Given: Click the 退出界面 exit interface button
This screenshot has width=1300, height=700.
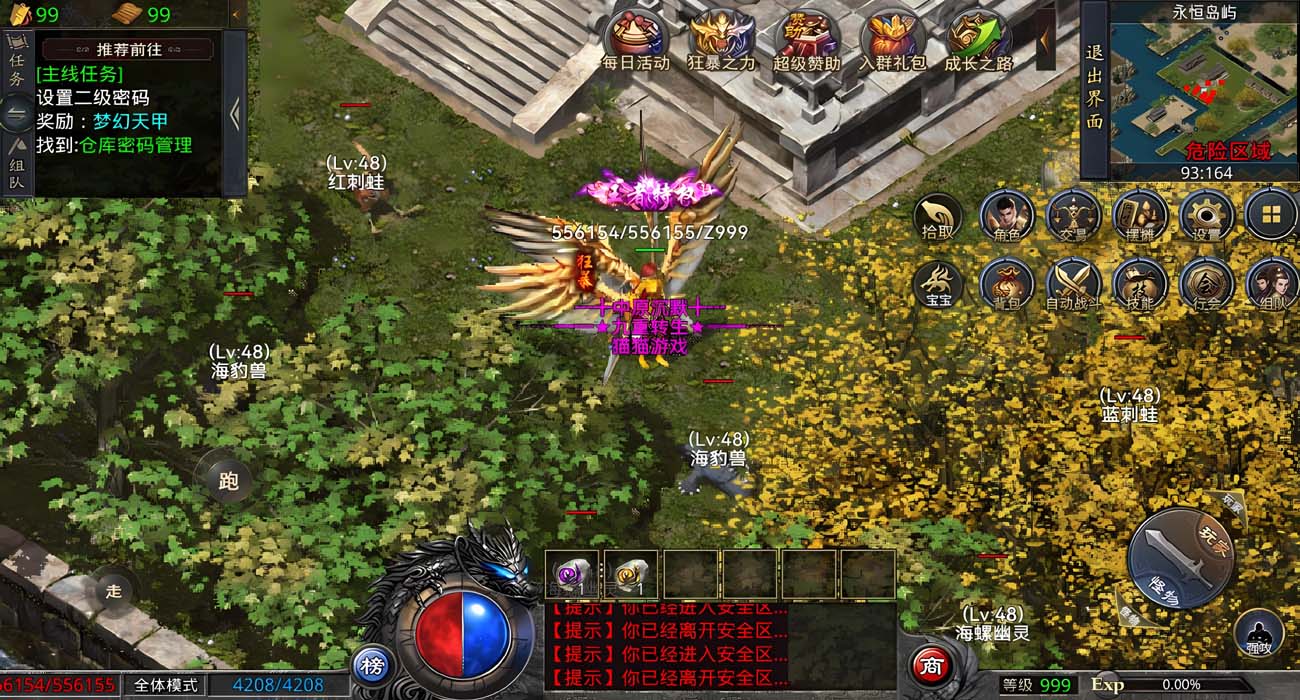Looking at the screenshot, I should (1095, 89).
